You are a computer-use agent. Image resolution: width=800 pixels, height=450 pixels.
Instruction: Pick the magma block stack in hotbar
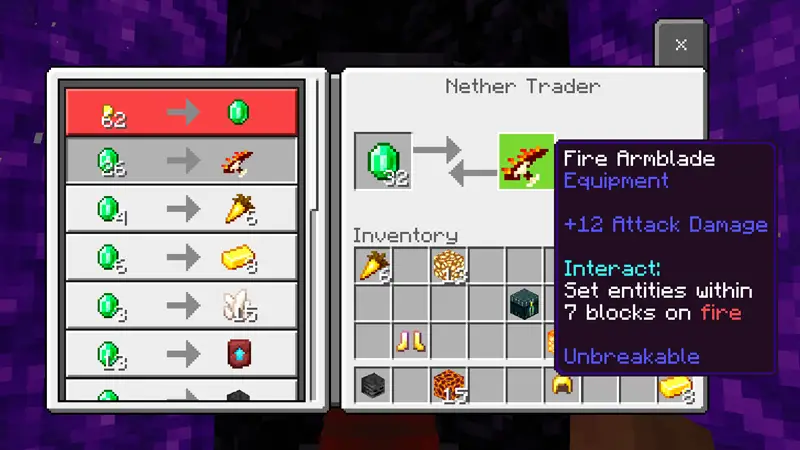coord(449,385)
